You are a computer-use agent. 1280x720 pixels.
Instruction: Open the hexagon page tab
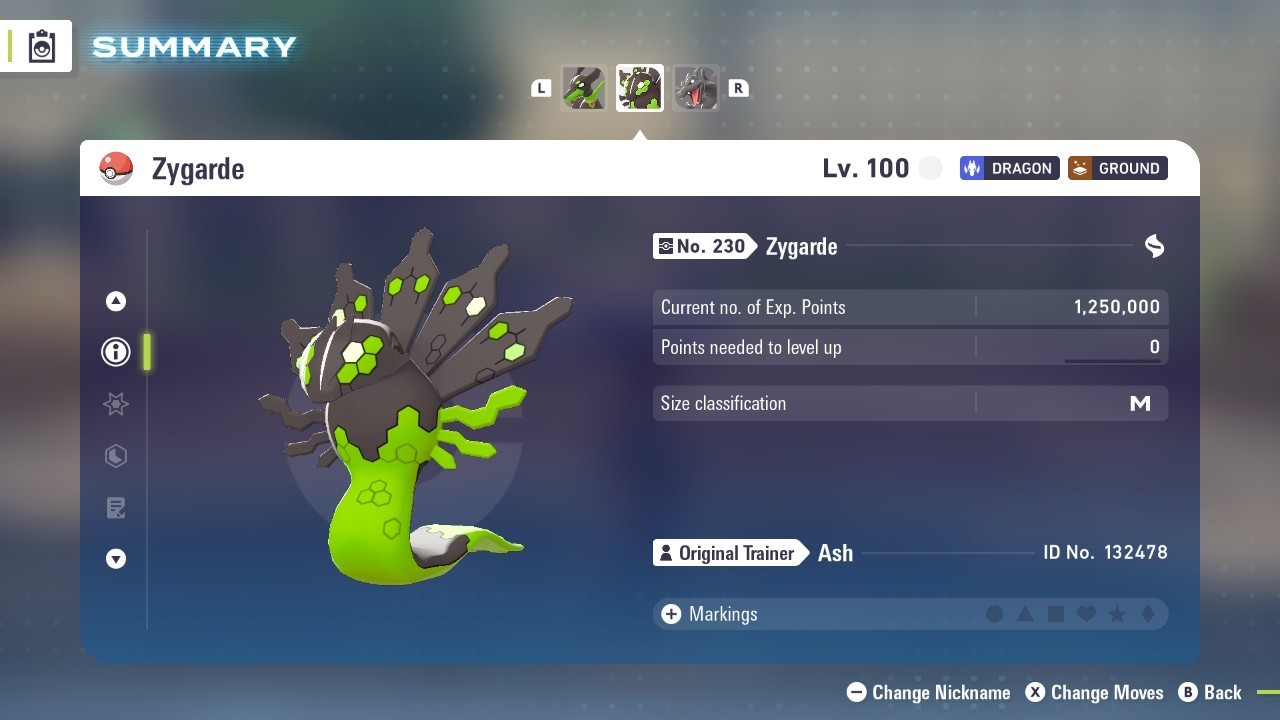click(x=116, y=456)
